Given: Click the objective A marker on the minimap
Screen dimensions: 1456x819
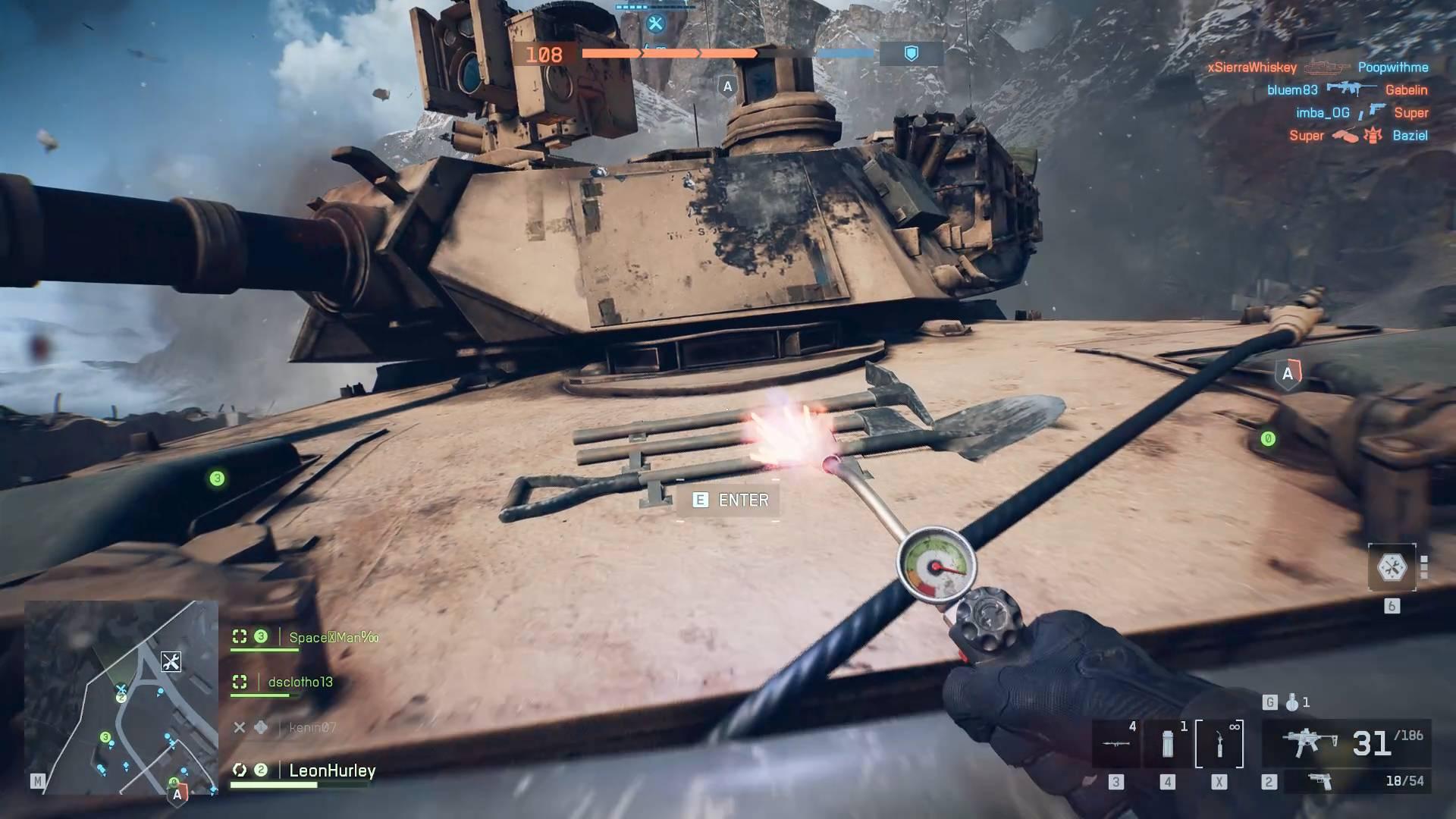Looking at the screenshot, I should click(177, 794).
